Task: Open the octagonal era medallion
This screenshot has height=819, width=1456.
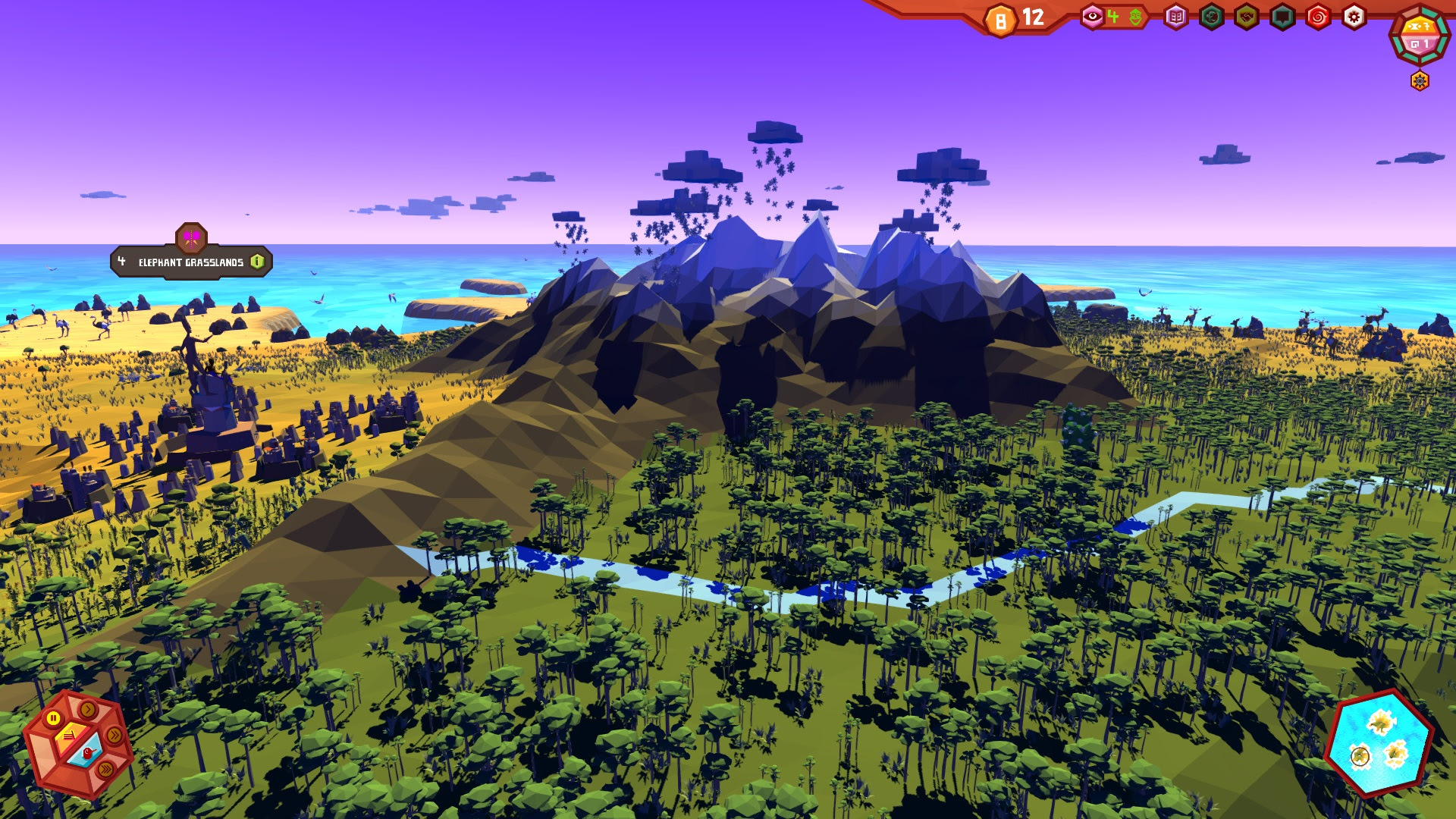Action: (x=1420, y=35)
